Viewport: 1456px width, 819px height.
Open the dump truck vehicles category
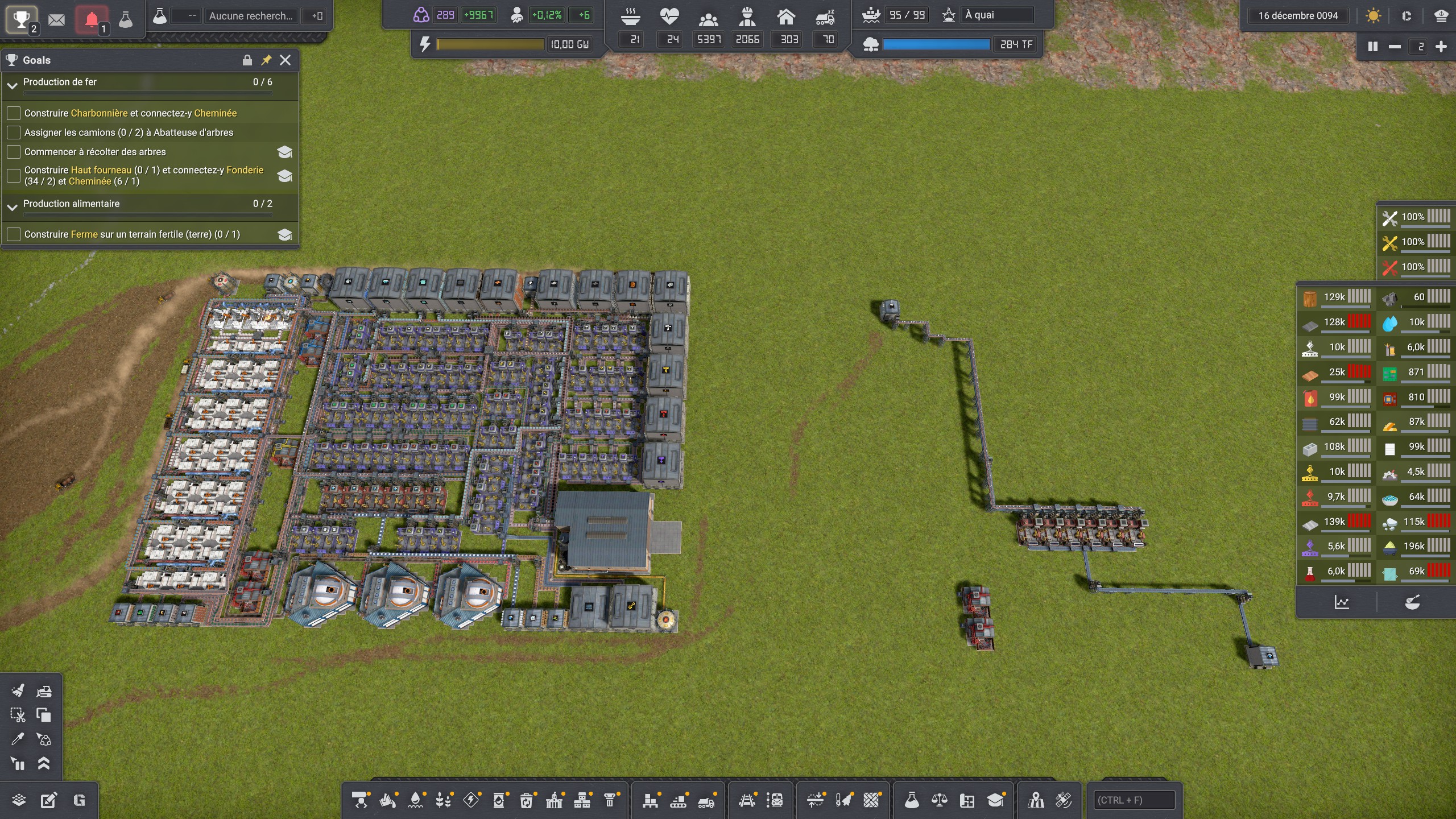point(706,800)
